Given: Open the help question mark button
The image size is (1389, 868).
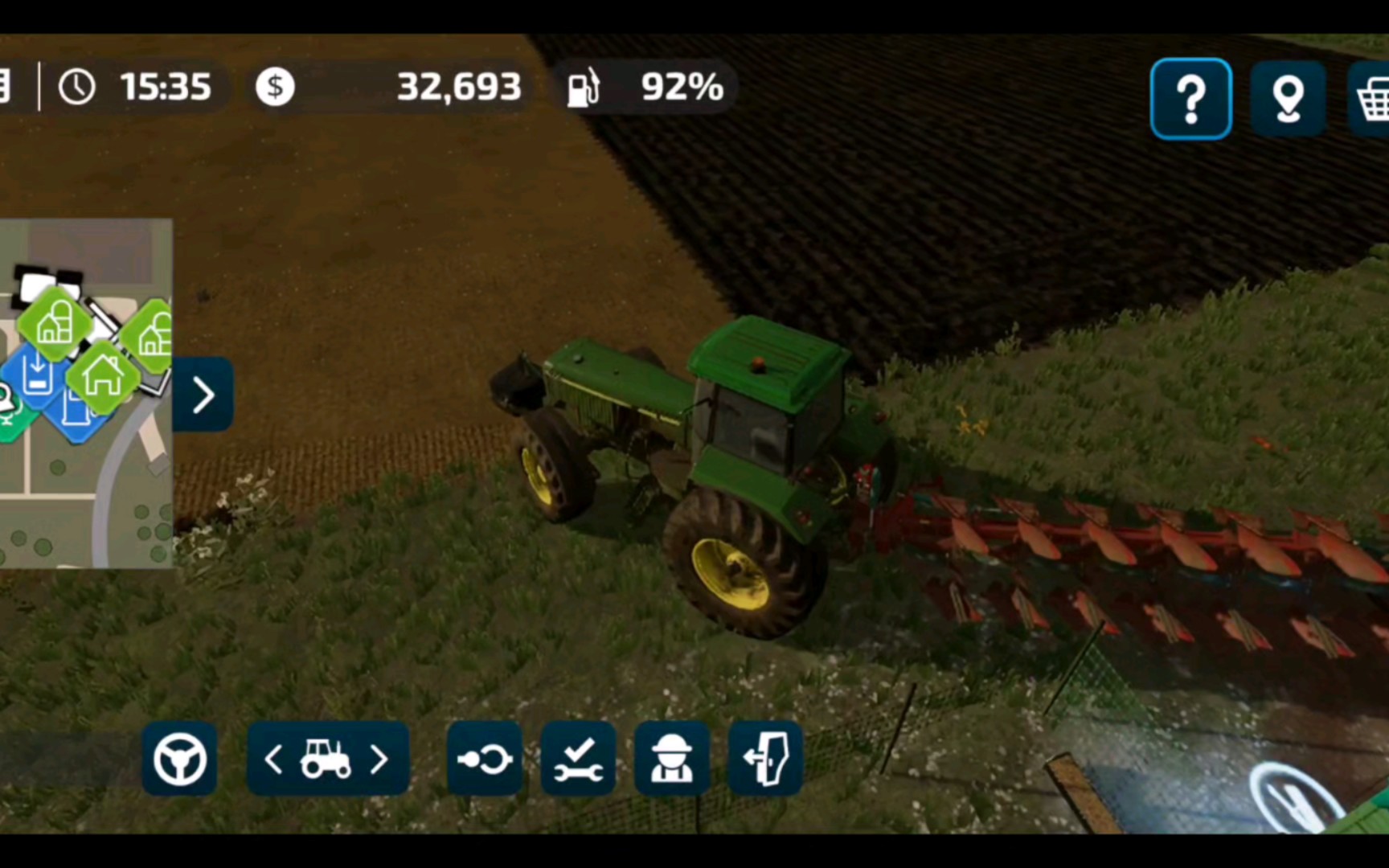Looking at the screenshot, I should (1190, 99).
